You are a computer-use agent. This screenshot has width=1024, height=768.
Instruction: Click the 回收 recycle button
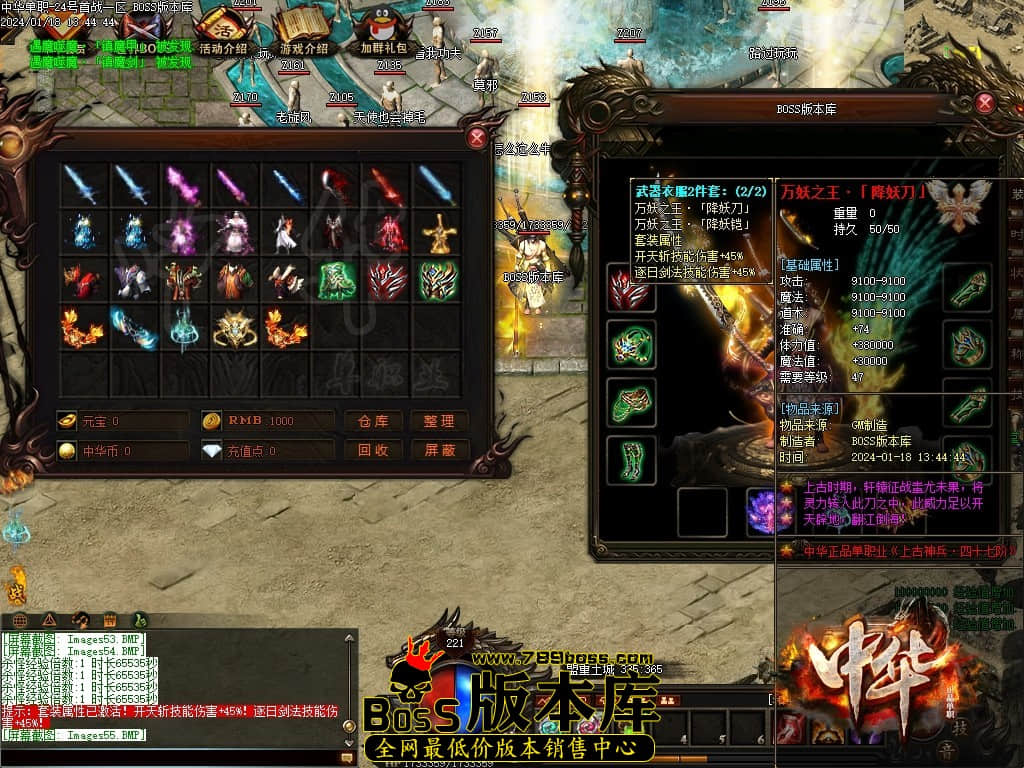pos(373,450)
